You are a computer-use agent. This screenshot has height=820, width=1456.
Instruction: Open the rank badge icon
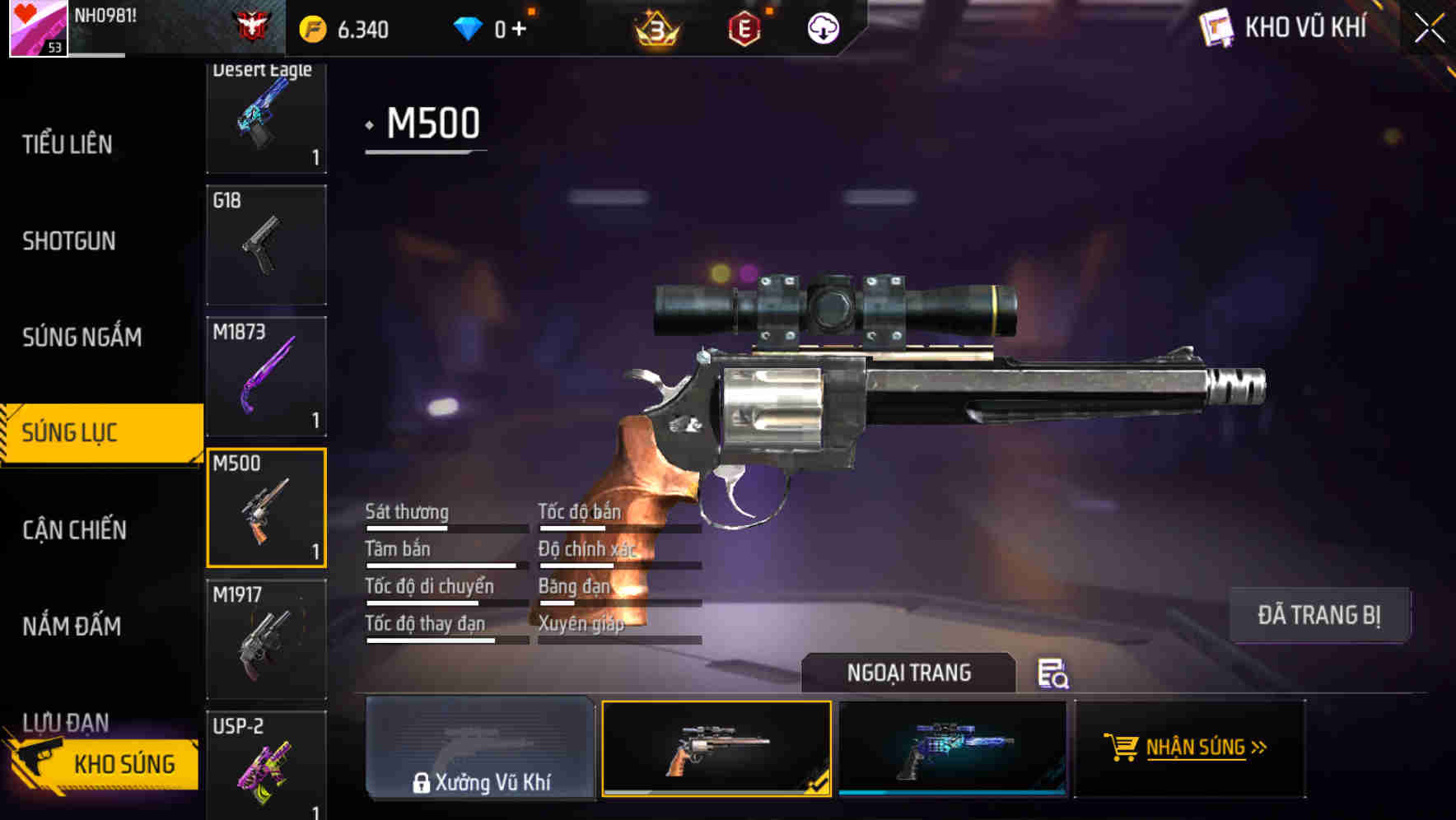(655, 26)
